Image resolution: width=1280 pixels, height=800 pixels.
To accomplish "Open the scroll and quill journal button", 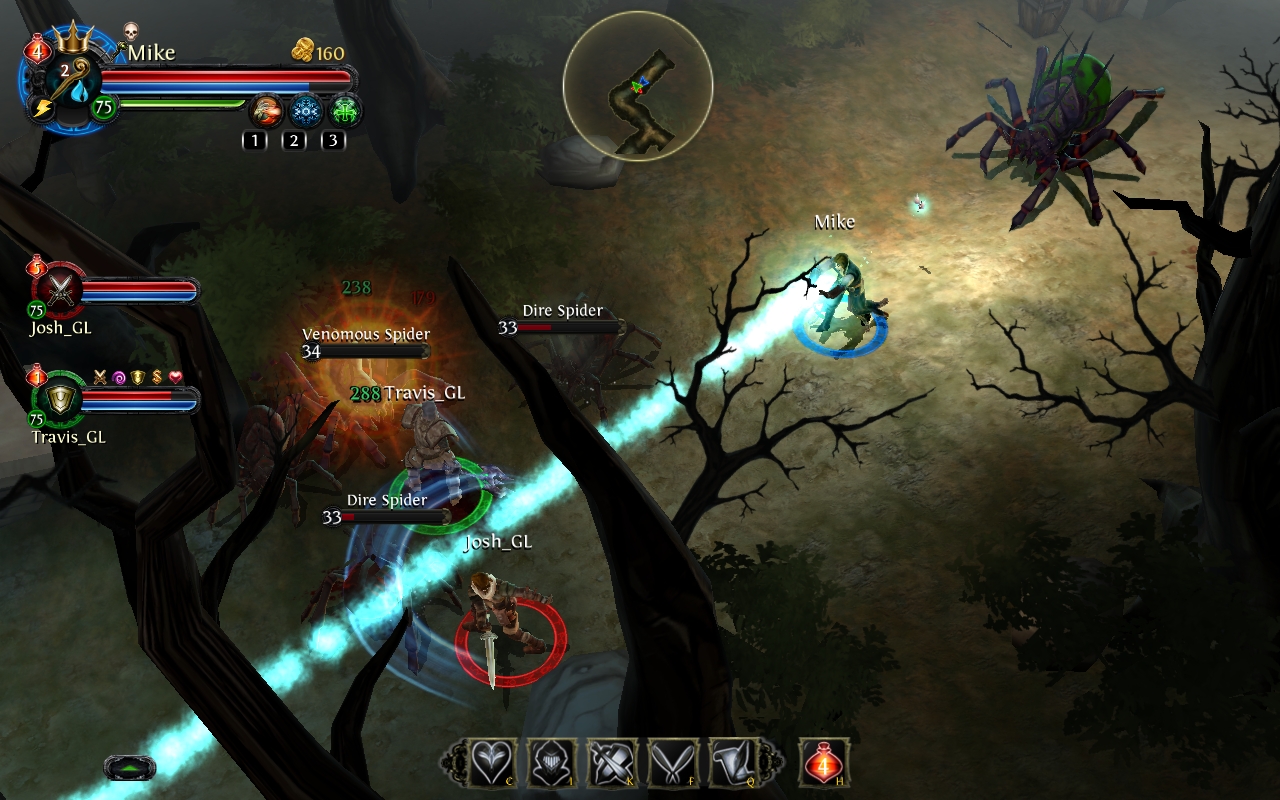I will click(x=733, y=763).
